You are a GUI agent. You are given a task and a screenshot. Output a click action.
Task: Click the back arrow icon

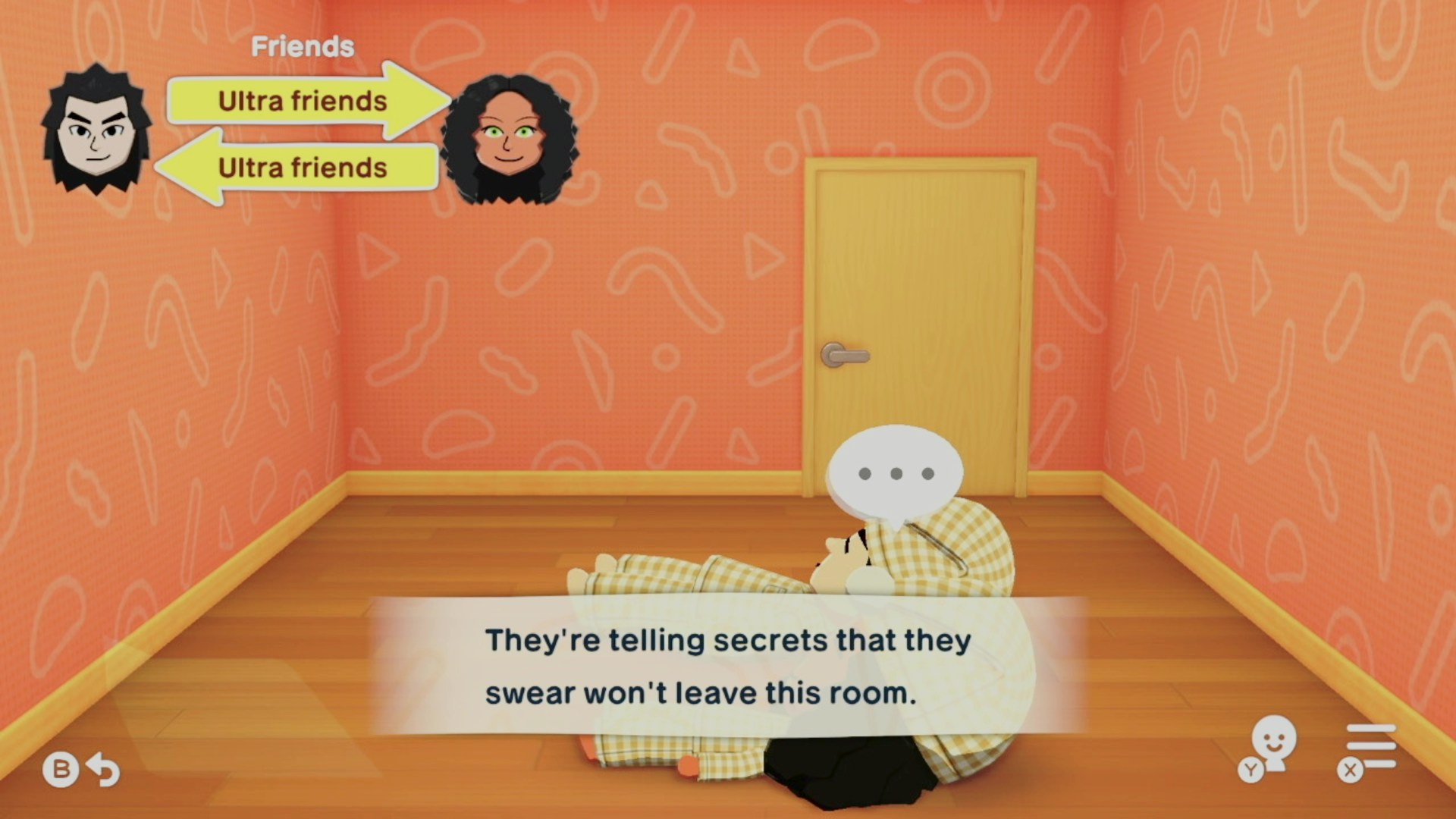click(x=103, y=770)
